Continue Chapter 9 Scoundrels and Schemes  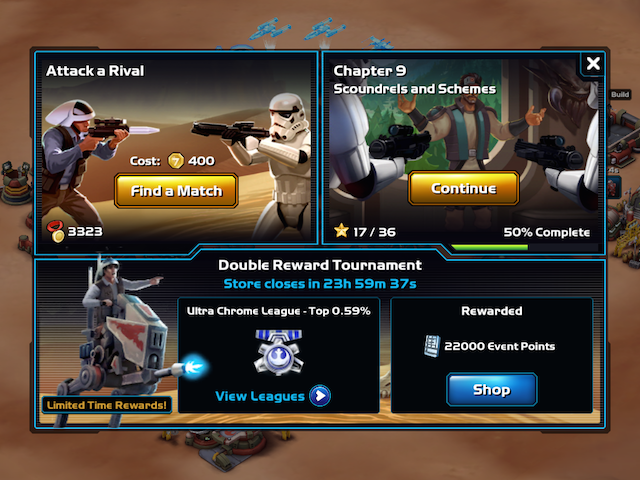pos(463,188)
